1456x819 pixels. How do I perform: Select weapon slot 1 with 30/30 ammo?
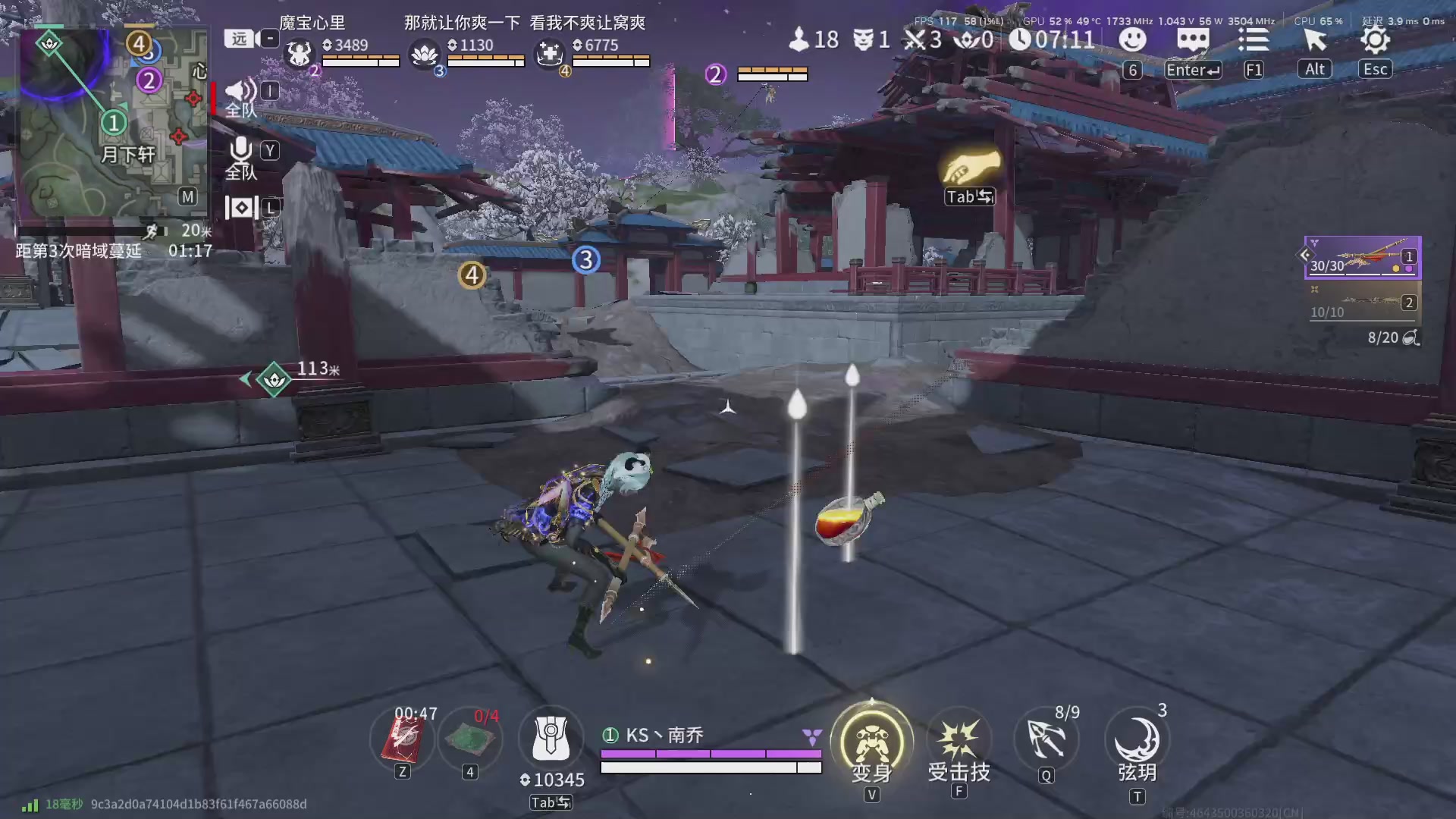click(1361, 258)
